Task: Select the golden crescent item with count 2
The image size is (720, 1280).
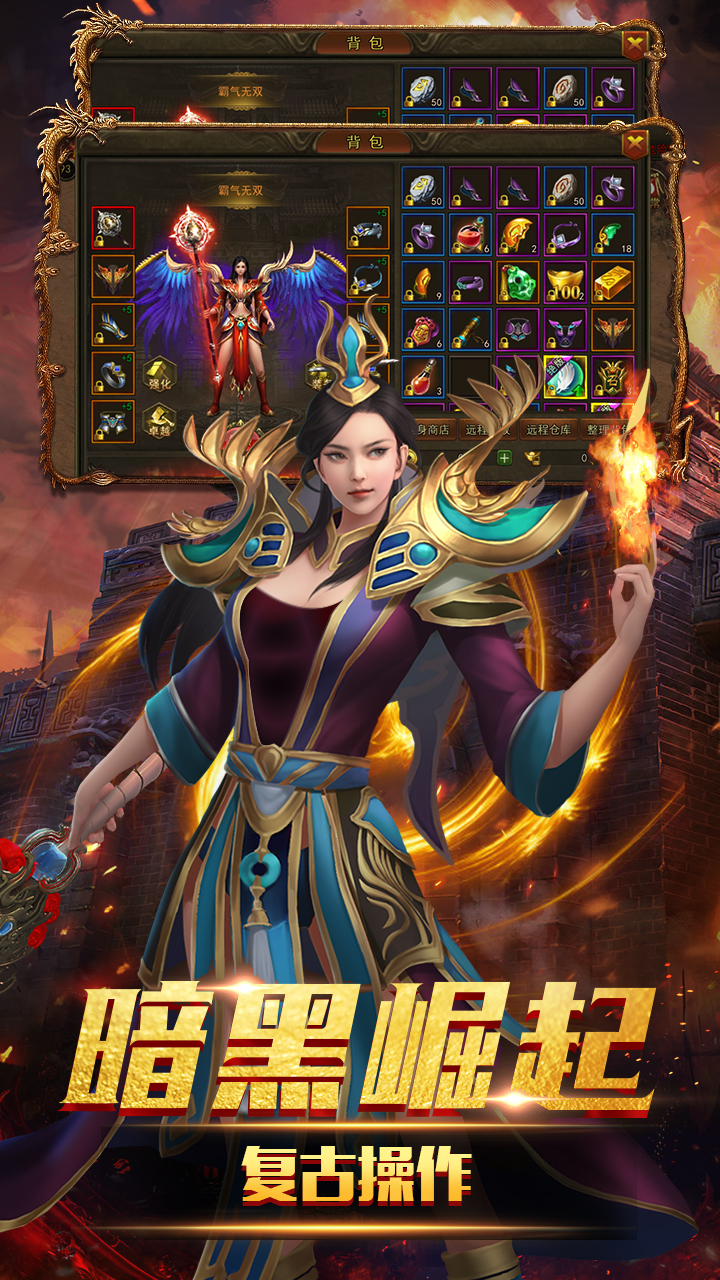Action: coord(518,235)
